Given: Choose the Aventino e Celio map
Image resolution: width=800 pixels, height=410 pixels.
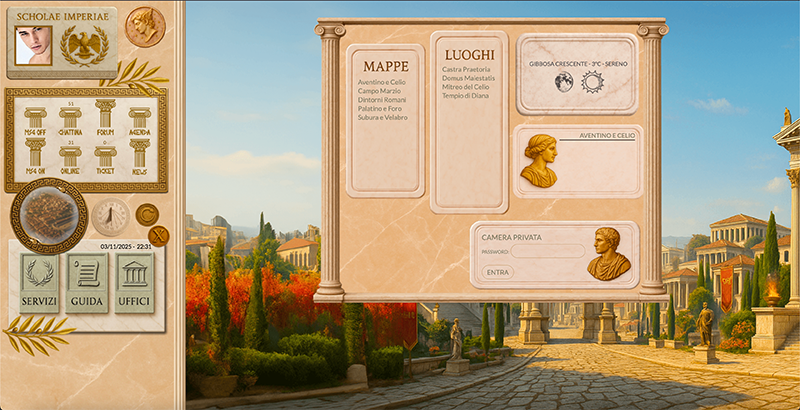Looking at the screenshot, I should [383, 81].
